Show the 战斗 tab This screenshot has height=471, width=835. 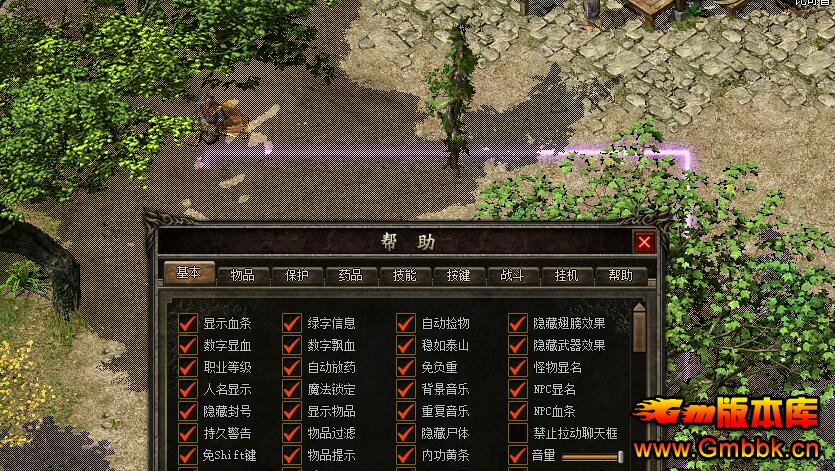pos(513,275)
